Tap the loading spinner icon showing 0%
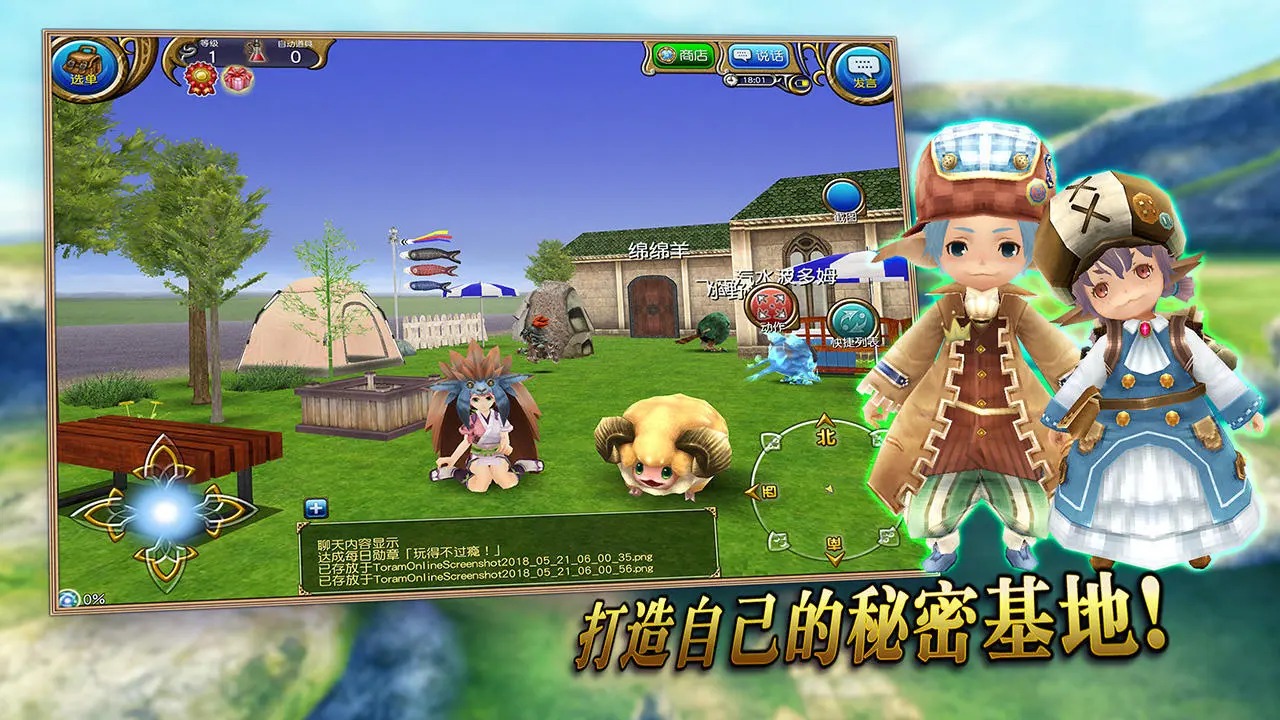 68,600
